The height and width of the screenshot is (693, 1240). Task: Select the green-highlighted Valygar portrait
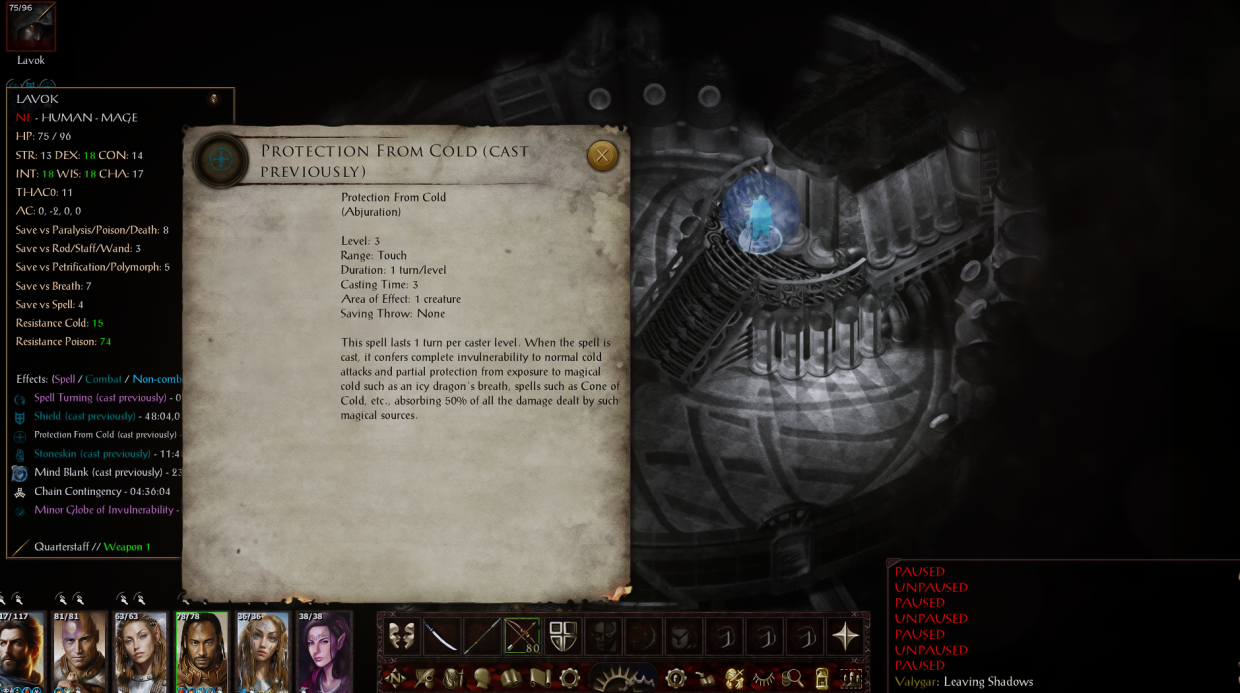202,650
